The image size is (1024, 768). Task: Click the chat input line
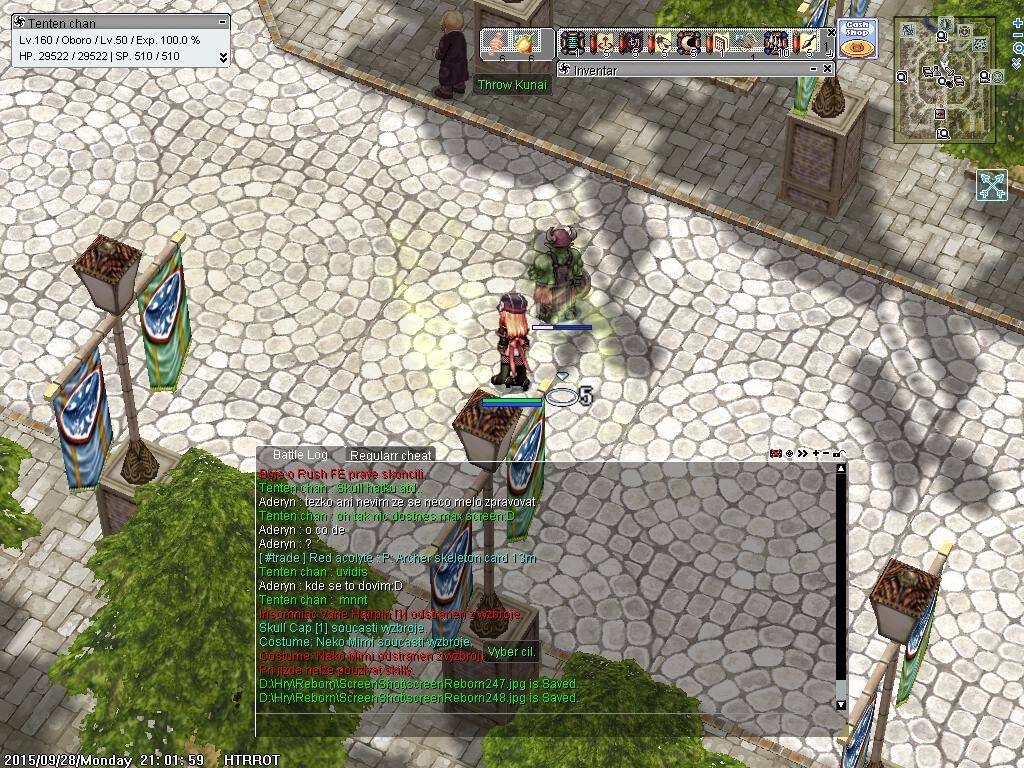[550, 724]
